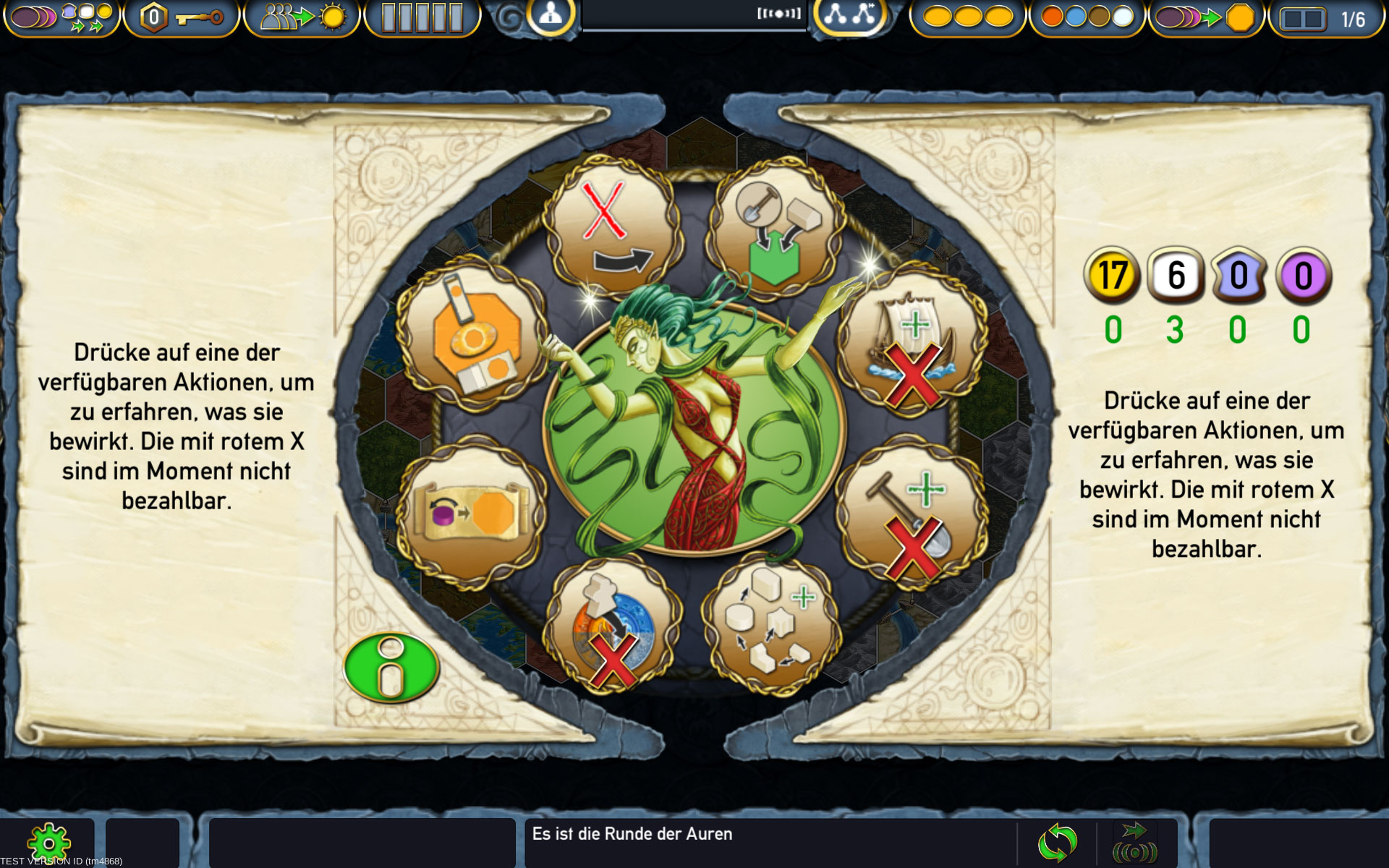Choose the spade upgrade action with shovel icon
The height and width of the screenshot is (868, 1389).
[912, 515]
